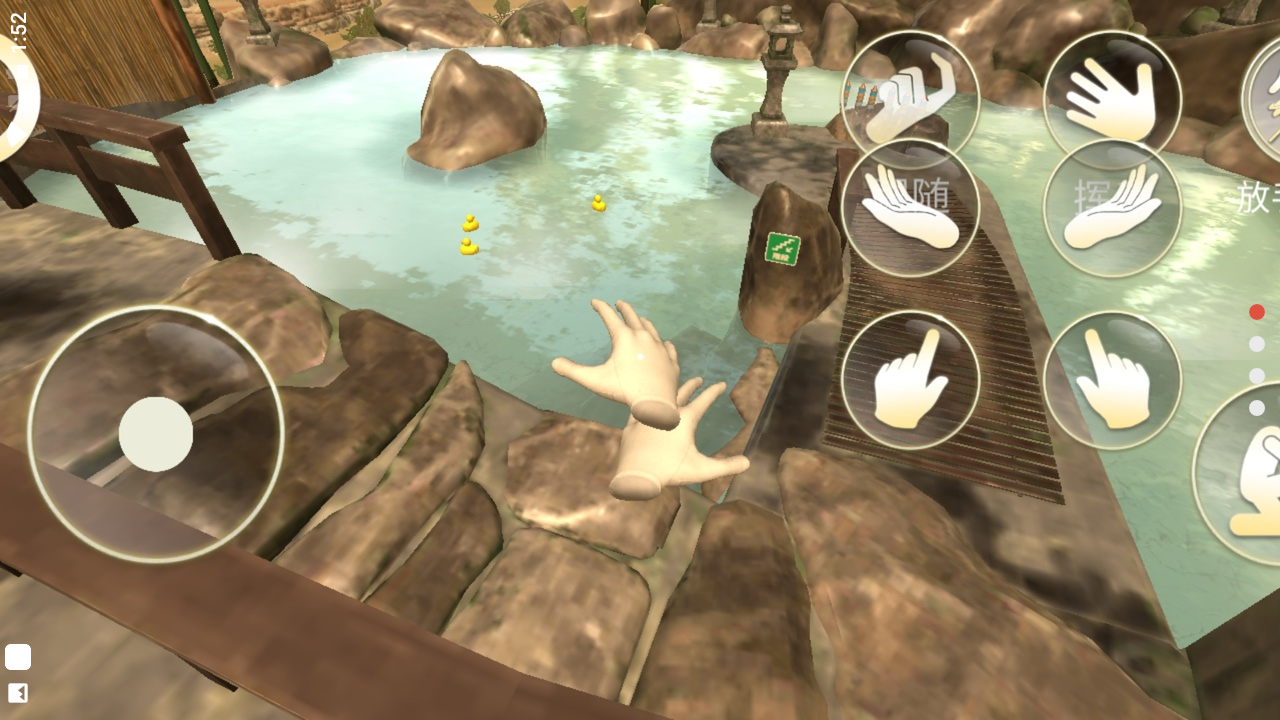Click the small white triangle overlay icon
This screenshot has height=720, width=1280.
point(18,693)
